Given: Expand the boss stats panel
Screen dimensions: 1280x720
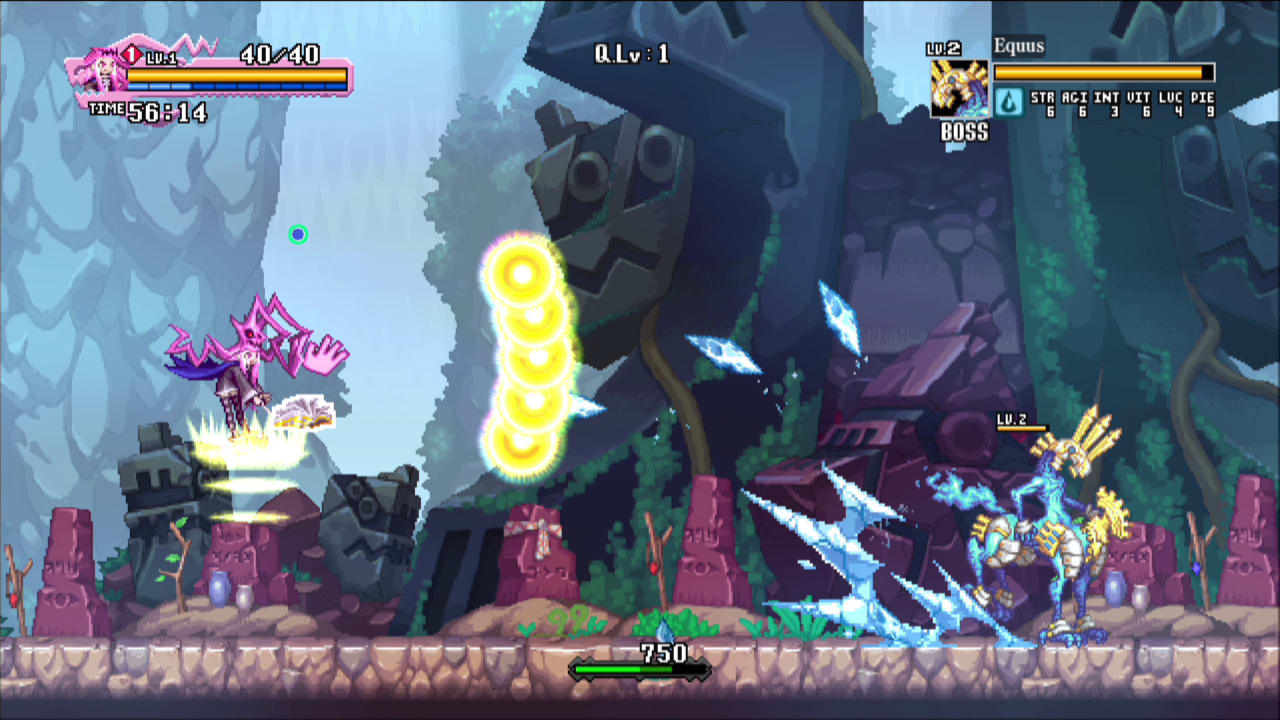Looking at the screenshot, I should coord(1120,103).
